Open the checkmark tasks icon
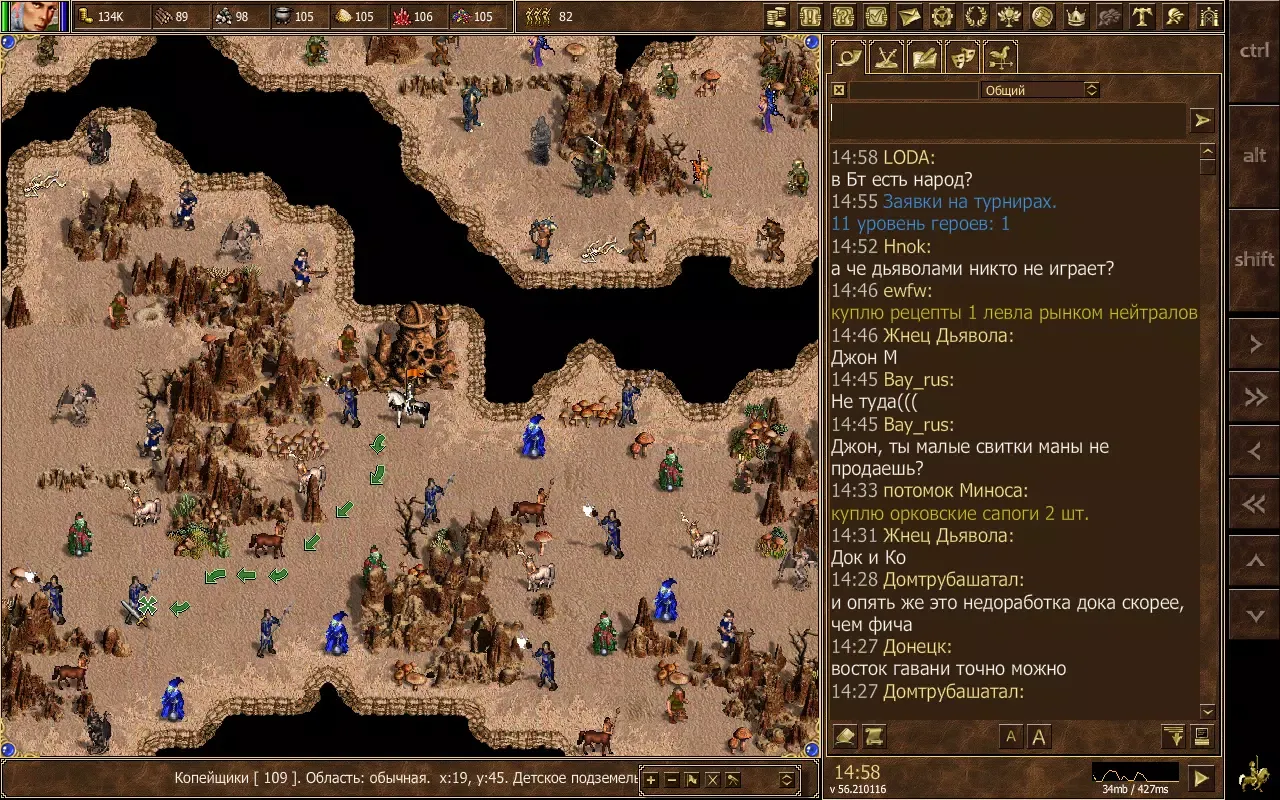1280x800 pixels. click(x=875, y=16)
